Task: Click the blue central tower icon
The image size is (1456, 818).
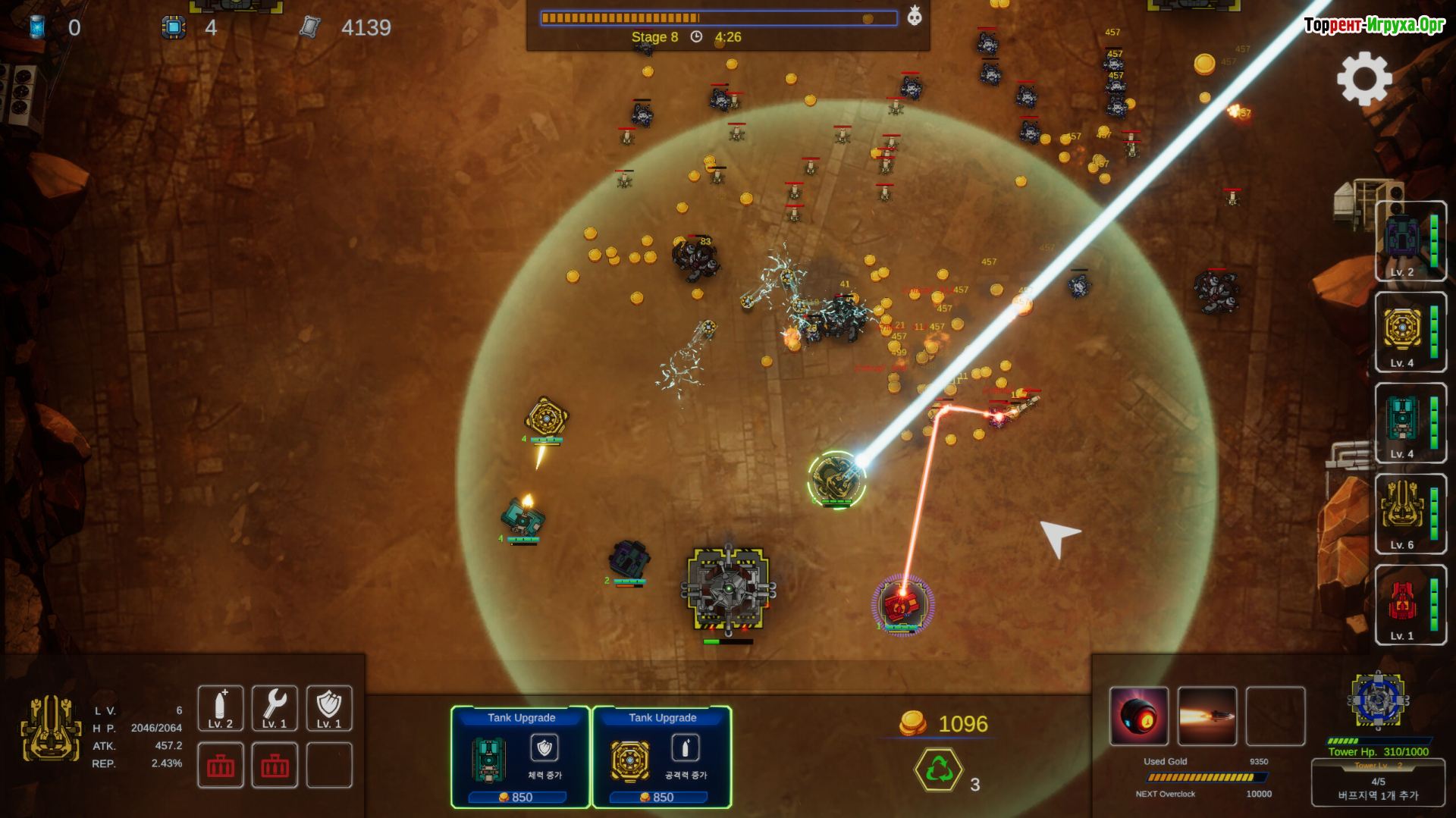Action: (1378, 700)
